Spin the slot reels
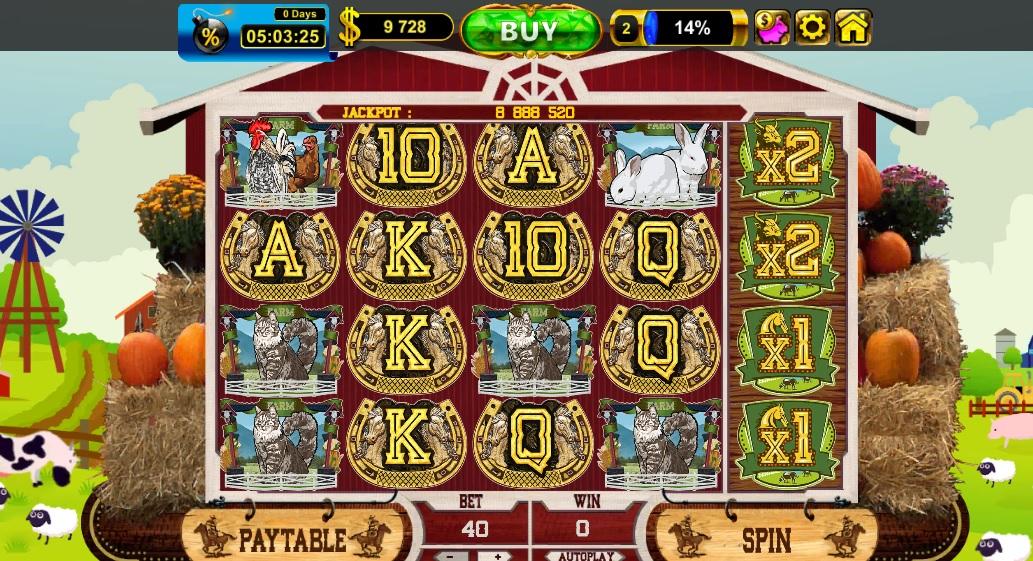The image size is (1033, 561). click(766, 540)
